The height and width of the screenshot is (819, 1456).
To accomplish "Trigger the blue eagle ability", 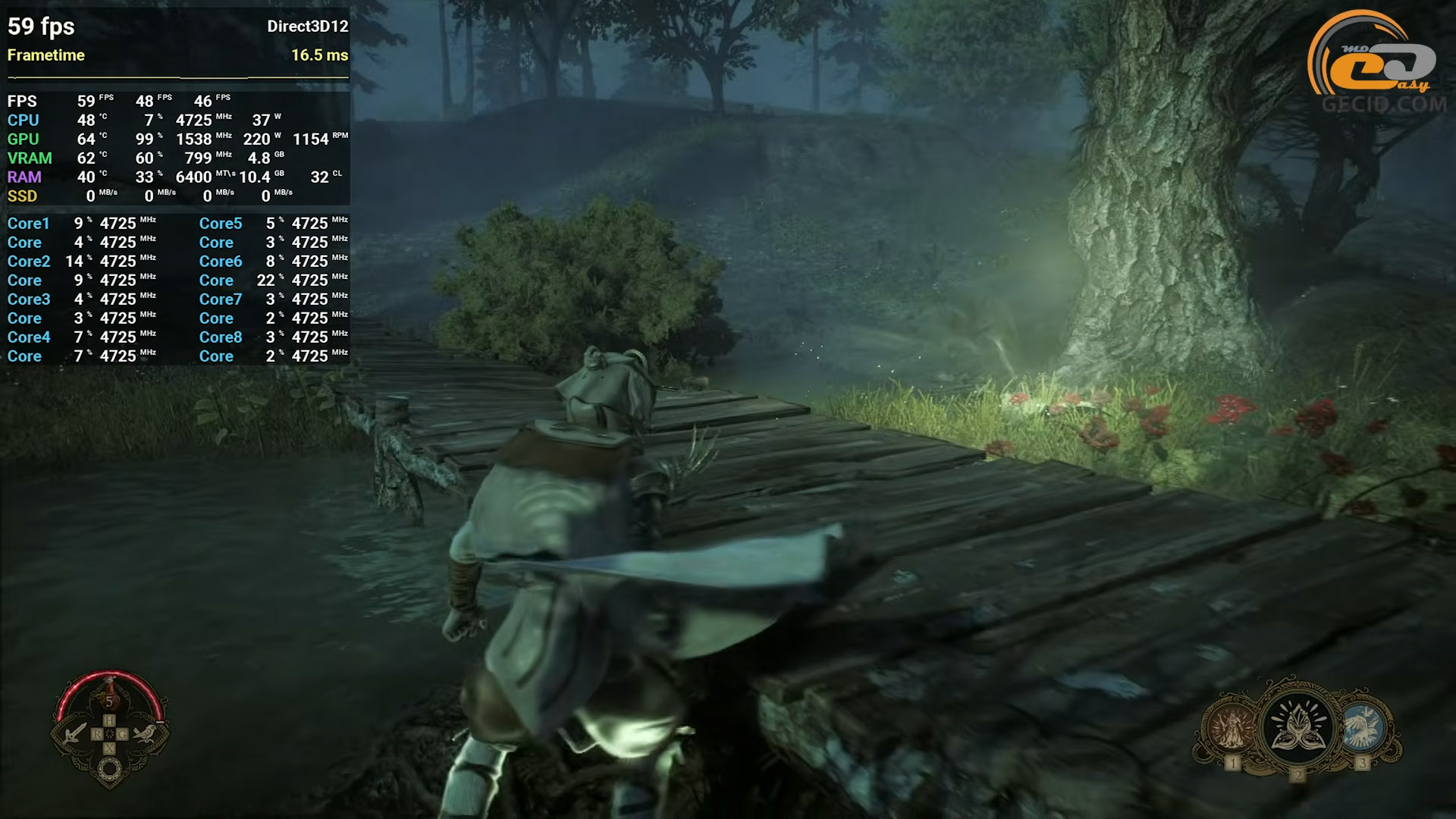I will click(1363, 726).
